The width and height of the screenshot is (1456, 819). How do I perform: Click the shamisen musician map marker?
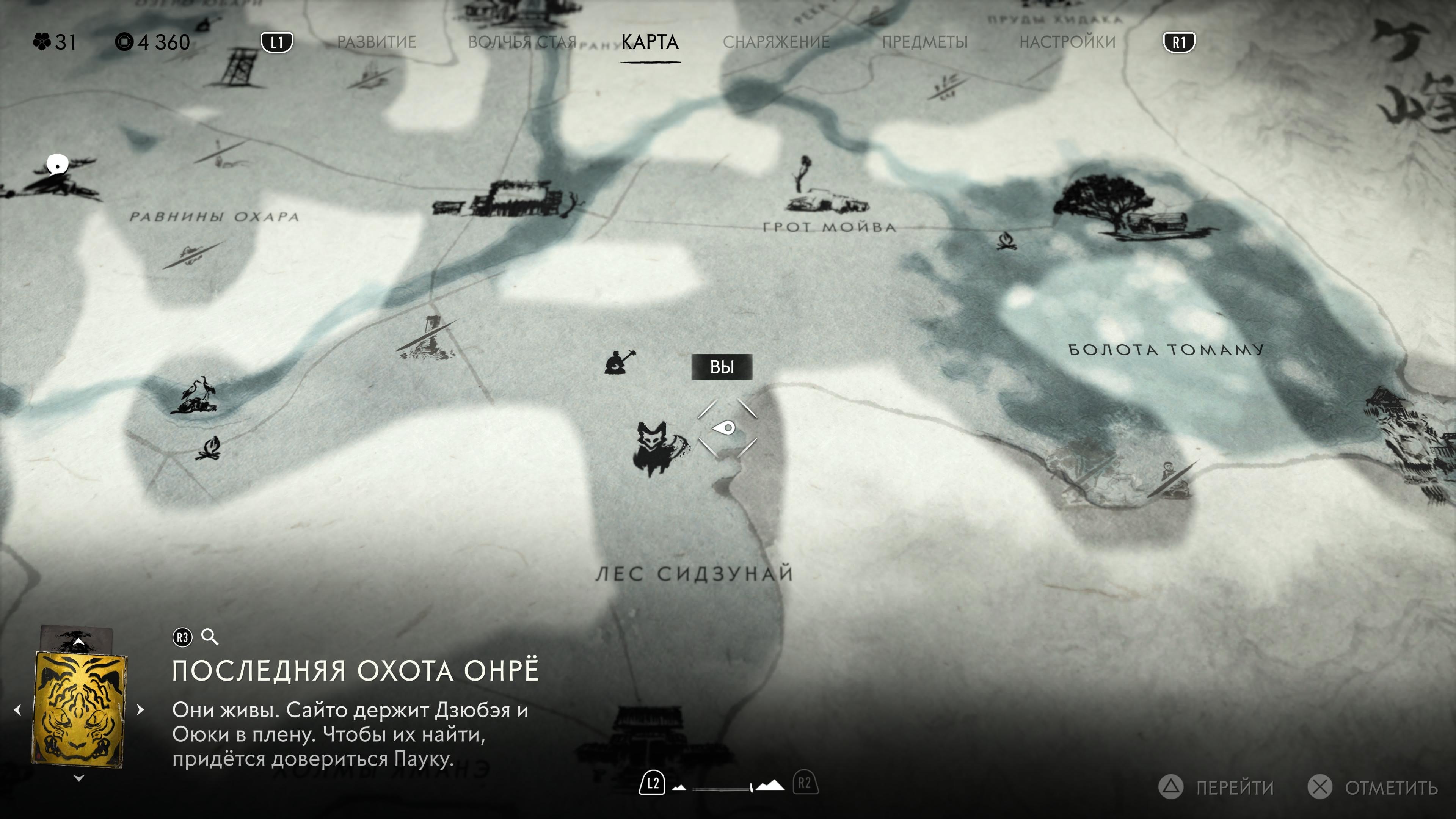[618, 362]
